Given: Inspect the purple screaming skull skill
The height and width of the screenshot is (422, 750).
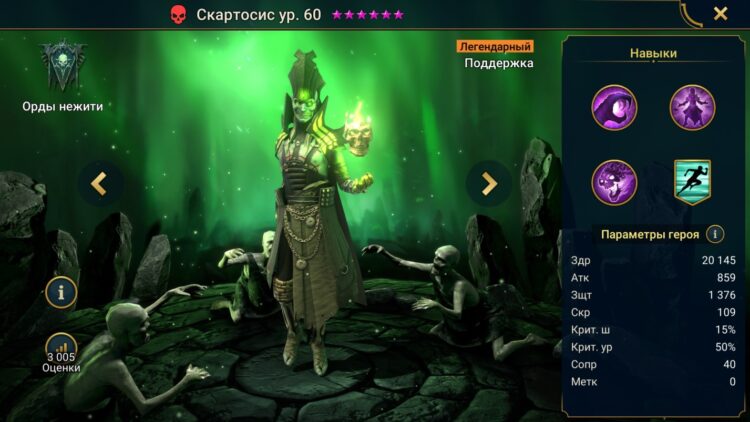Looking at the screenshot, I should click(614, 182).
